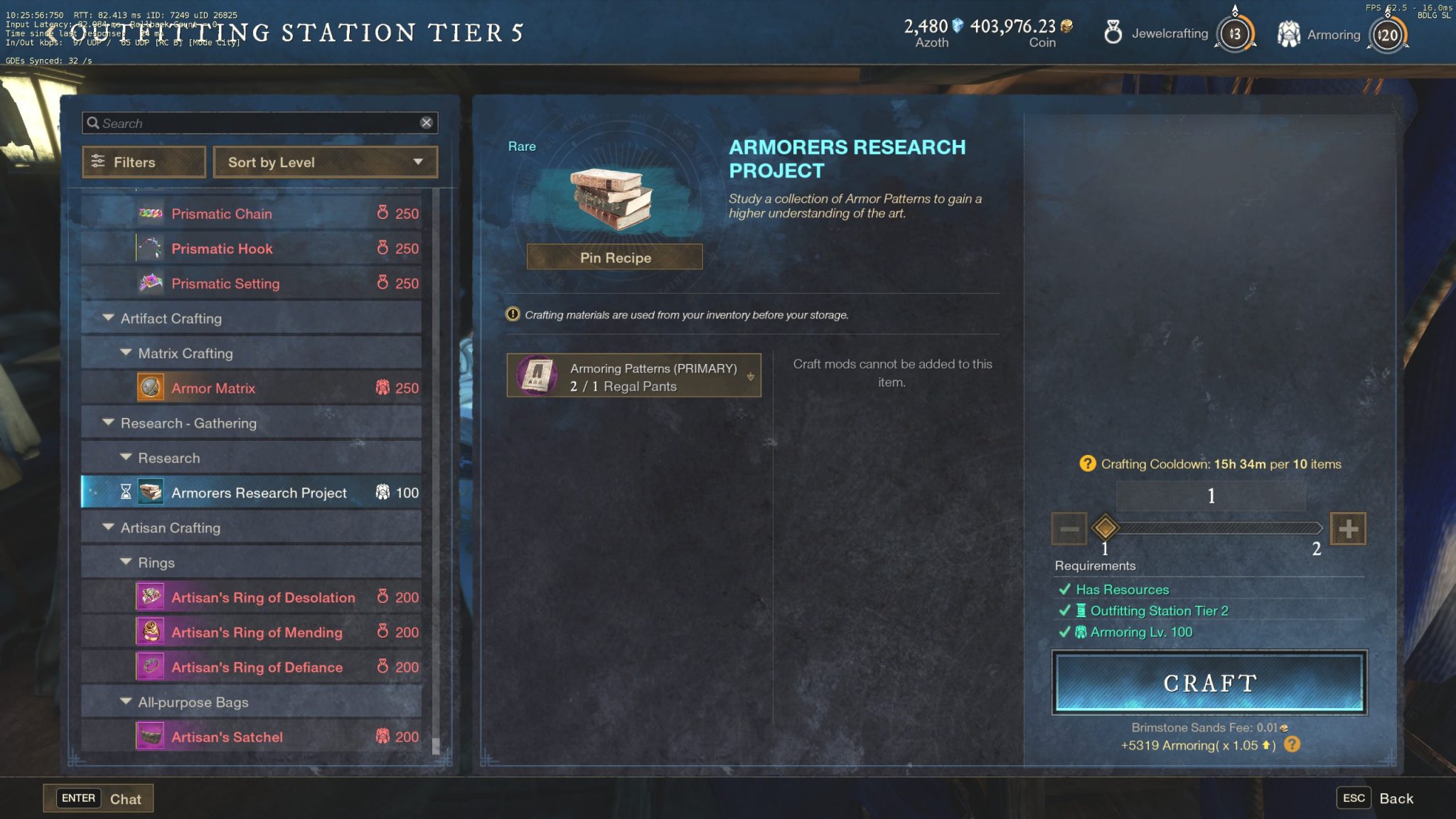The width and height of the screenshot is (1456, 819).
Task: Click the Armoring Patterns ingredient icon
Action: [x=535, y=375]
